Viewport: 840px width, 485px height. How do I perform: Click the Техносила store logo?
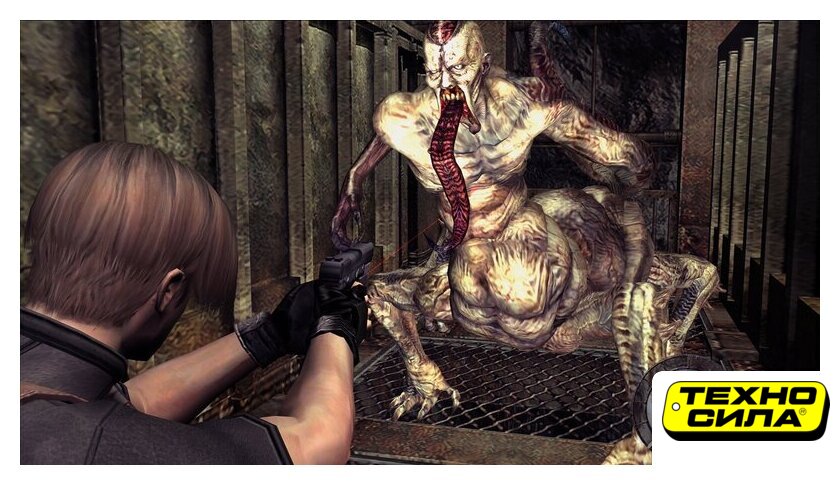click(745, 410)
